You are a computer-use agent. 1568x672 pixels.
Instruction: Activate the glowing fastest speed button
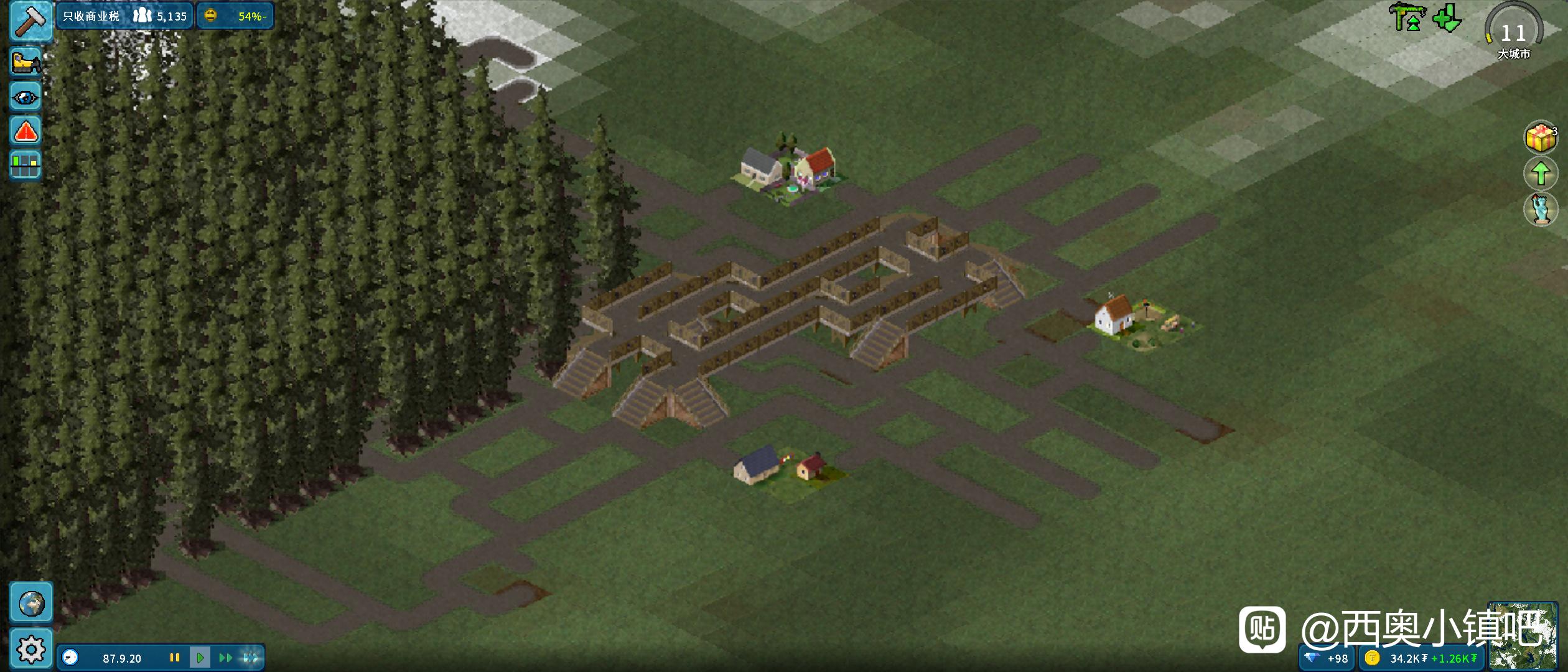click(x=250, y=658)
